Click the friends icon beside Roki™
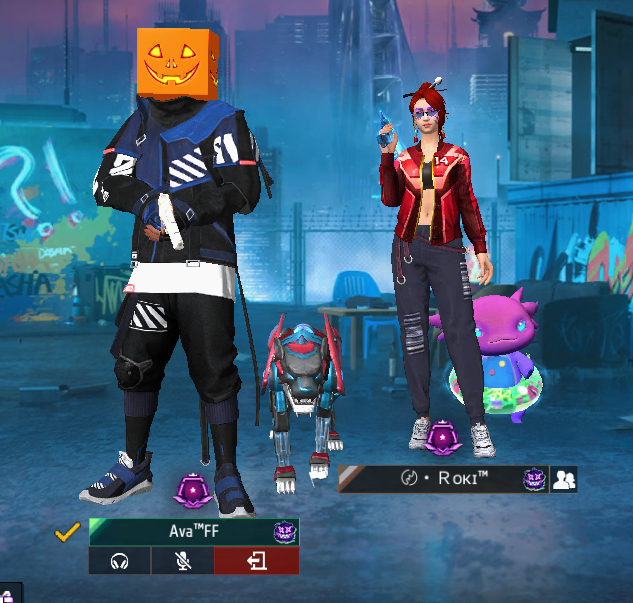 coord(564,480)
